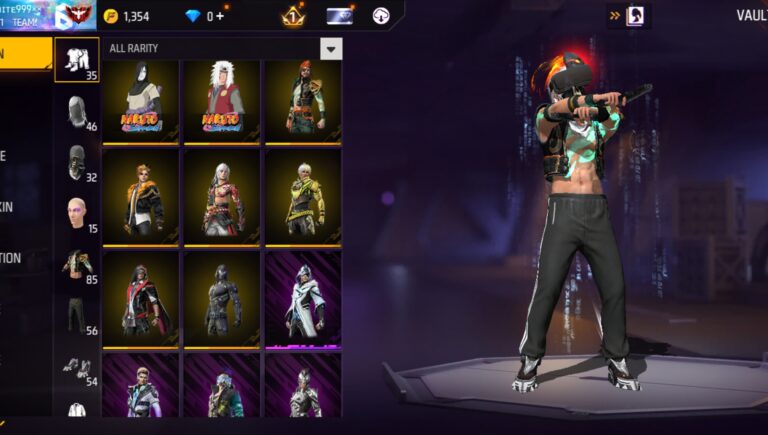Switch to the pants category with 56 items
Viewport: 768px width, 435px height.
(x=78, y=315)
